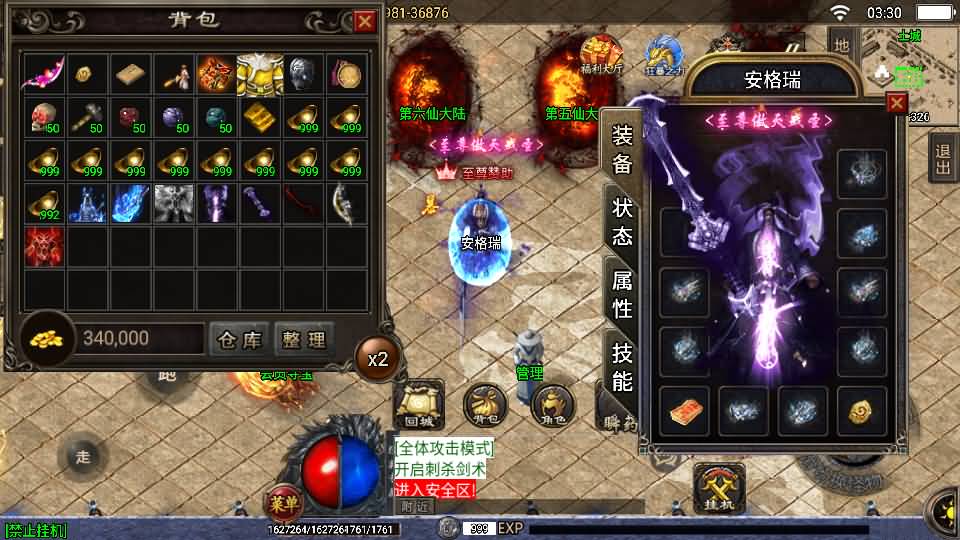Image resolution: width=960 pixels, height=540 pixels.
Task: Pick the pink curved blade item
Action: click(x=43, y=74)
